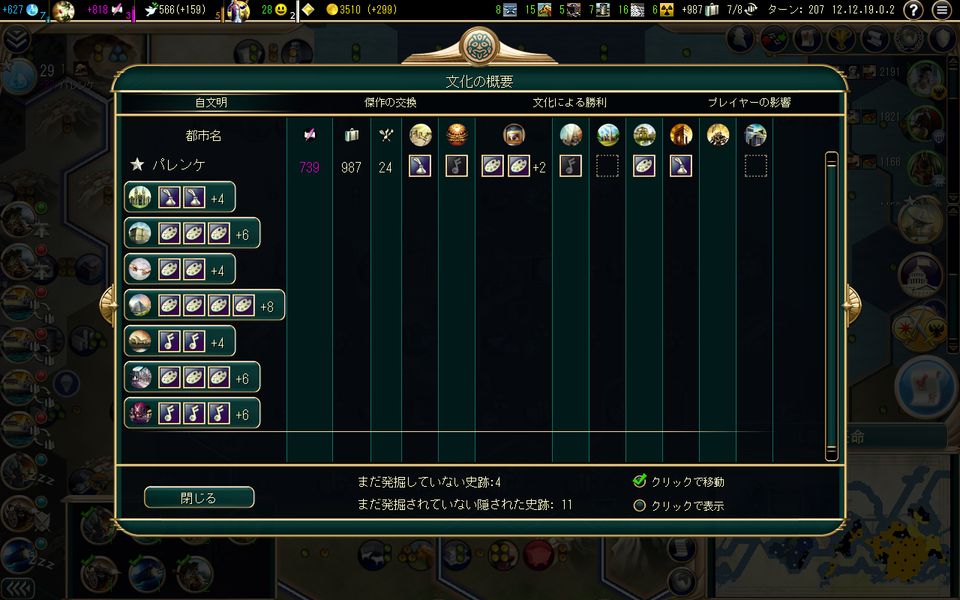
Task: Open the 文化による勝利 tab
Action: (x=569, y=103)
